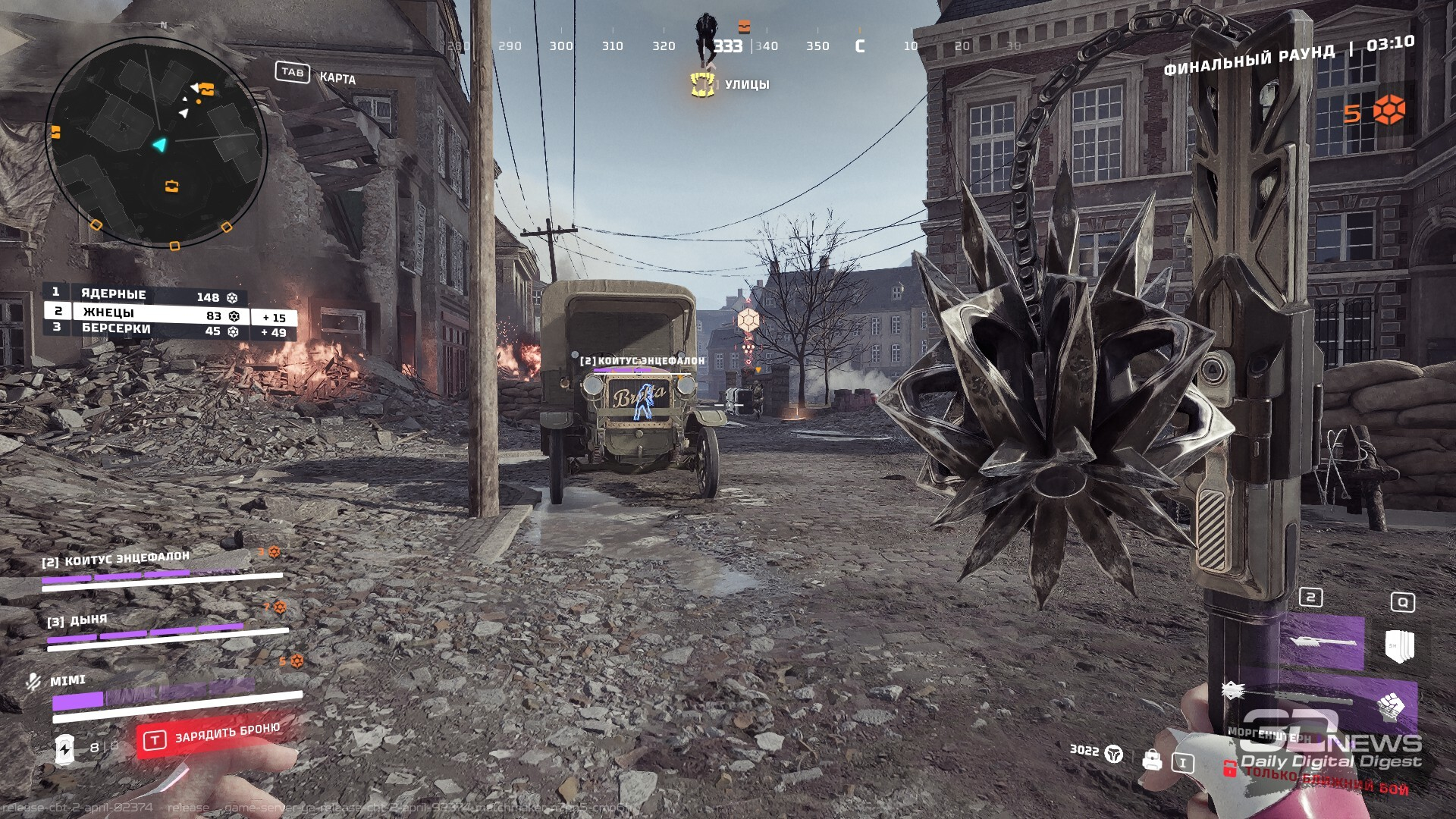The height and width of the screenshot is (819, 1456).
Task: Open the circular minimap
Action: 155,143
